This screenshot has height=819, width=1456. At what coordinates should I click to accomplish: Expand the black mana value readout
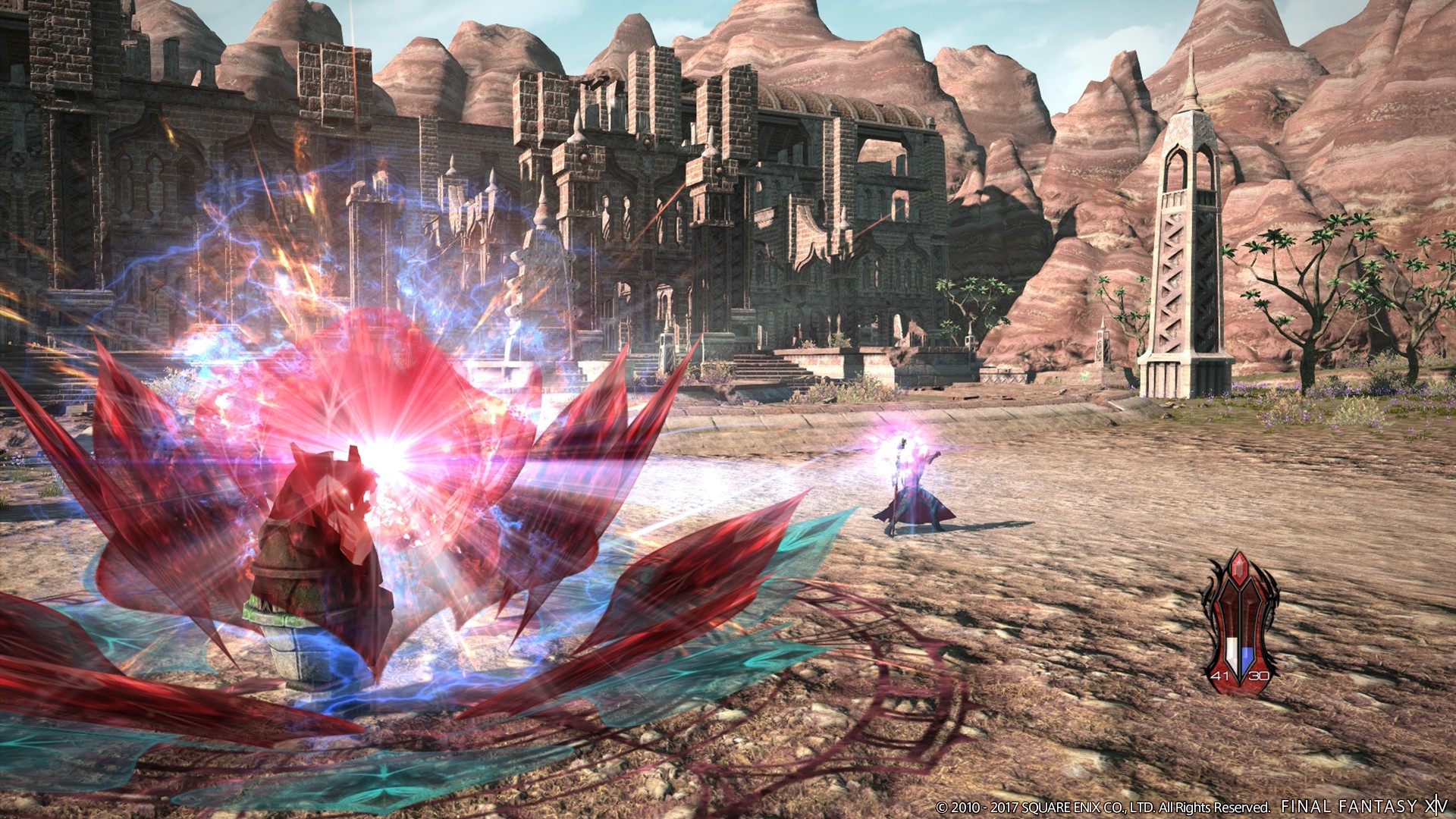click(x=1259, y=675)
